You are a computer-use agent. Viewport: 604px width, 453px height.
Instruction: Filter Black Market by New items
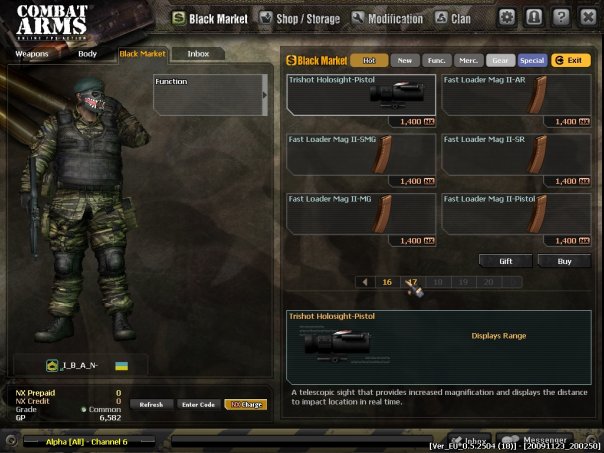405,61
